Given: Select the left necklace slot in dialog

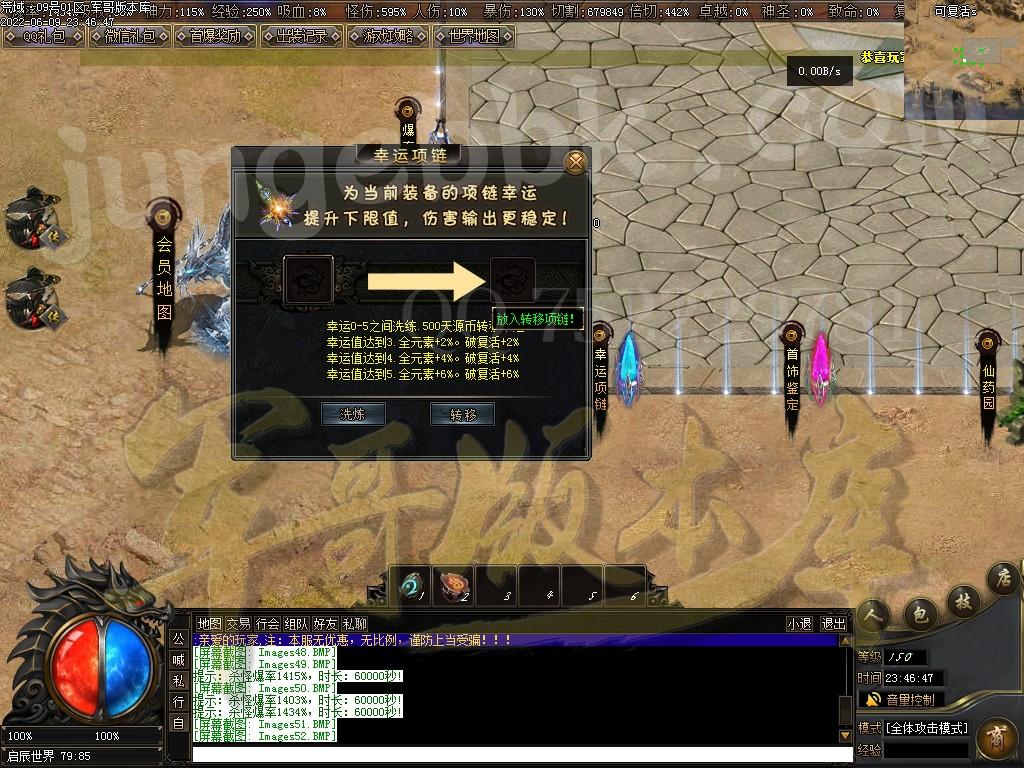Looking at the screenshot, I should 308,280.
